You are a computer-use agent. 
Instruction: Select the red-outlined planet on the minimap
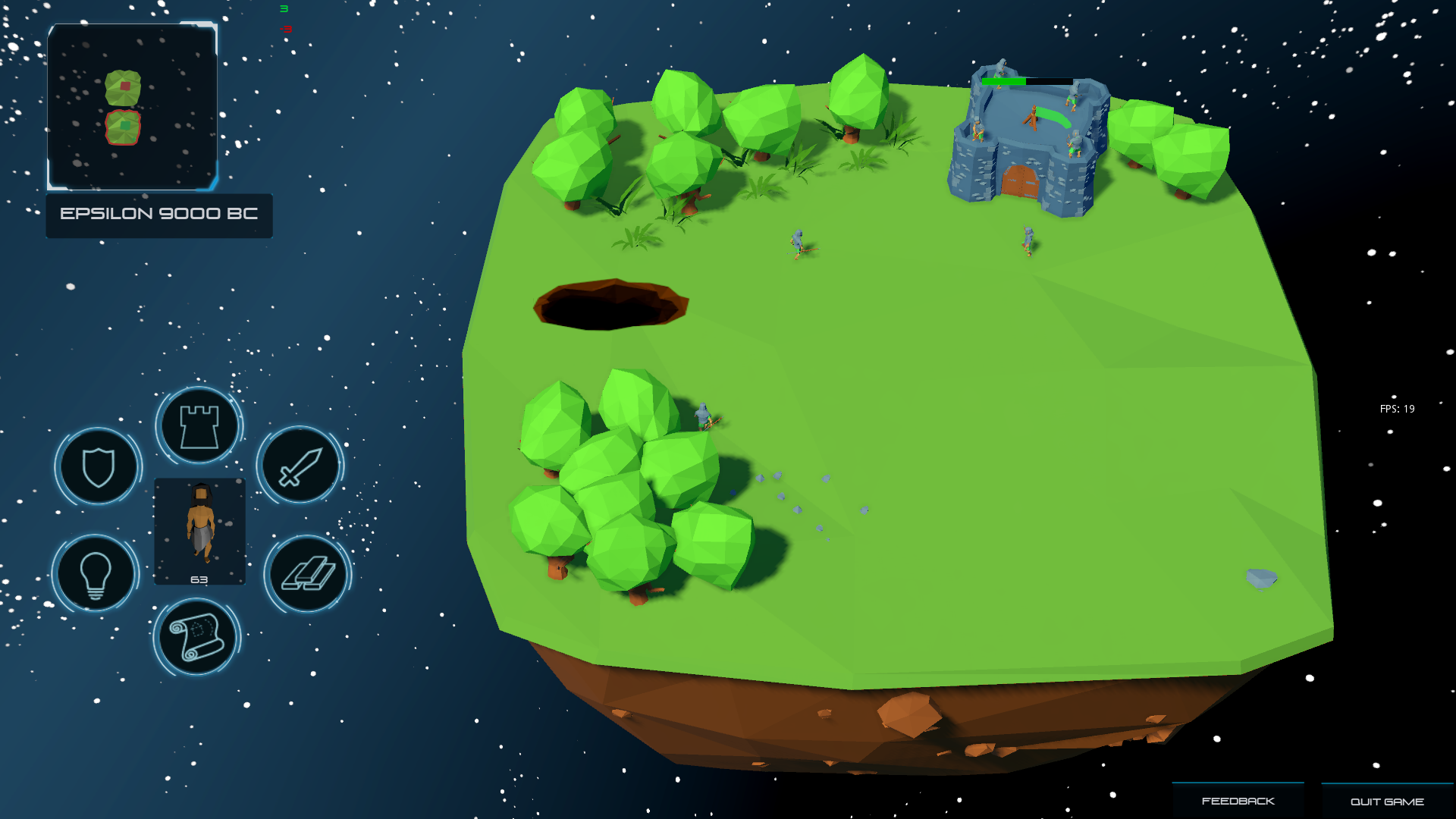coord(123,125)
